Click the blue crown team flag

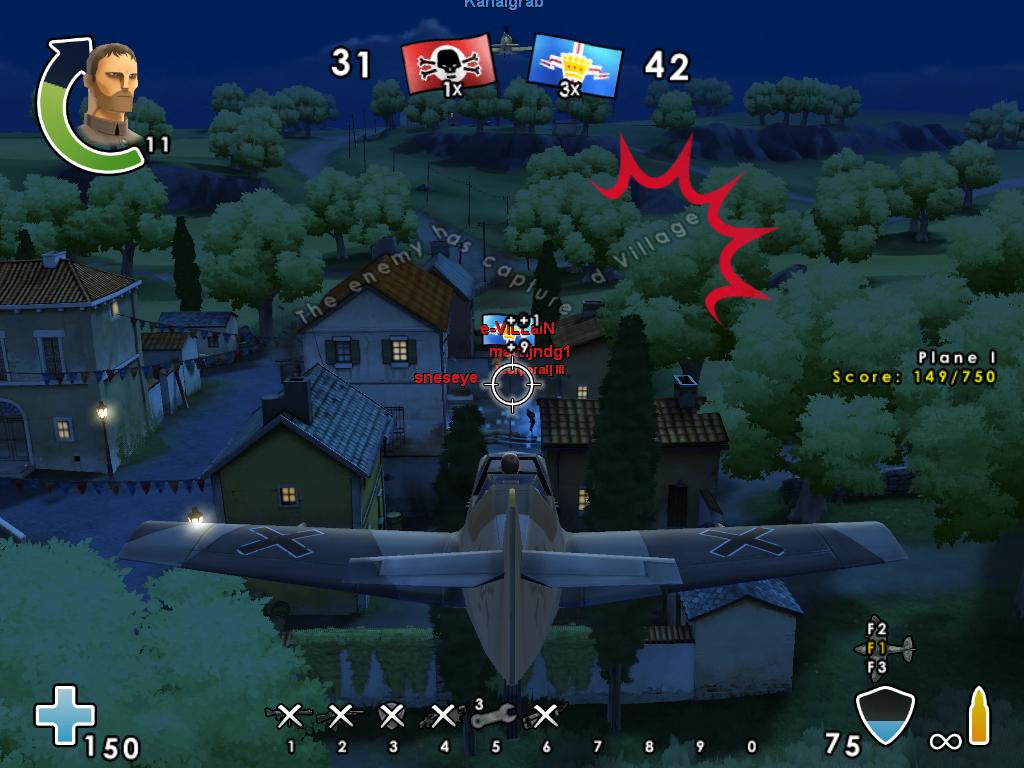coord(573,67)
